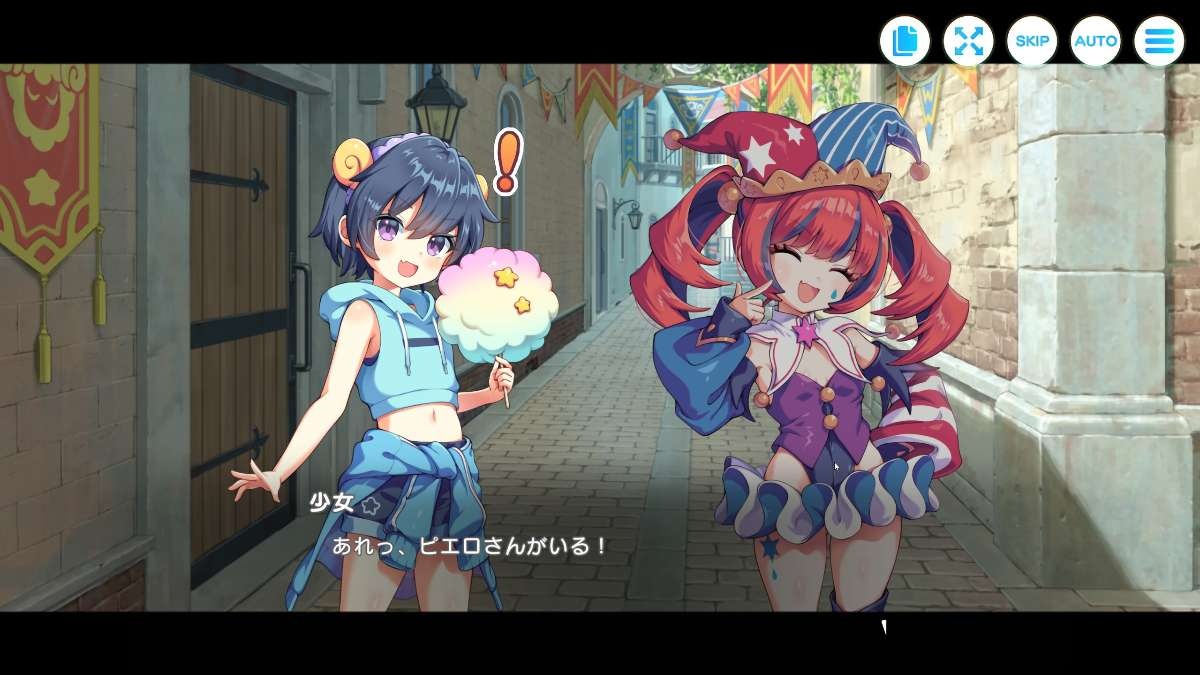
Task: Toggle fullscreen with the arrows icon
Action: 968,41
